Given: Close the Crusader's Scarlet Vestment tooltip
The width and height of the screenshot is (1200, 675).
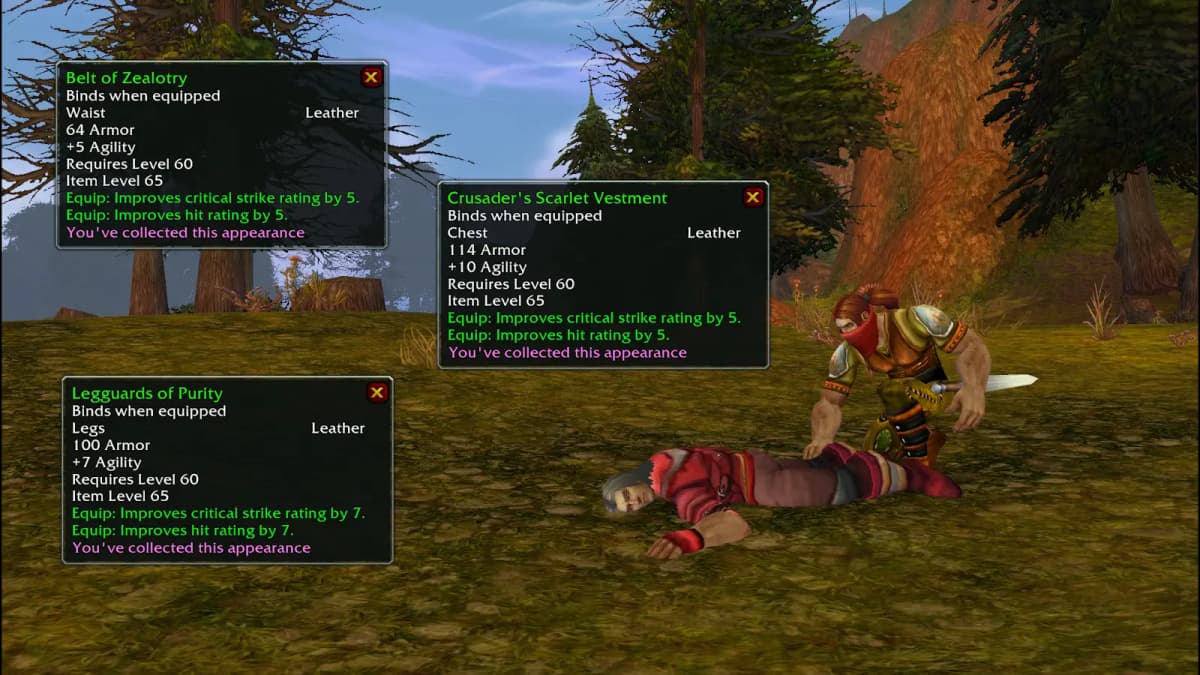Looking at the screenshot, I should tap(753, 197).
